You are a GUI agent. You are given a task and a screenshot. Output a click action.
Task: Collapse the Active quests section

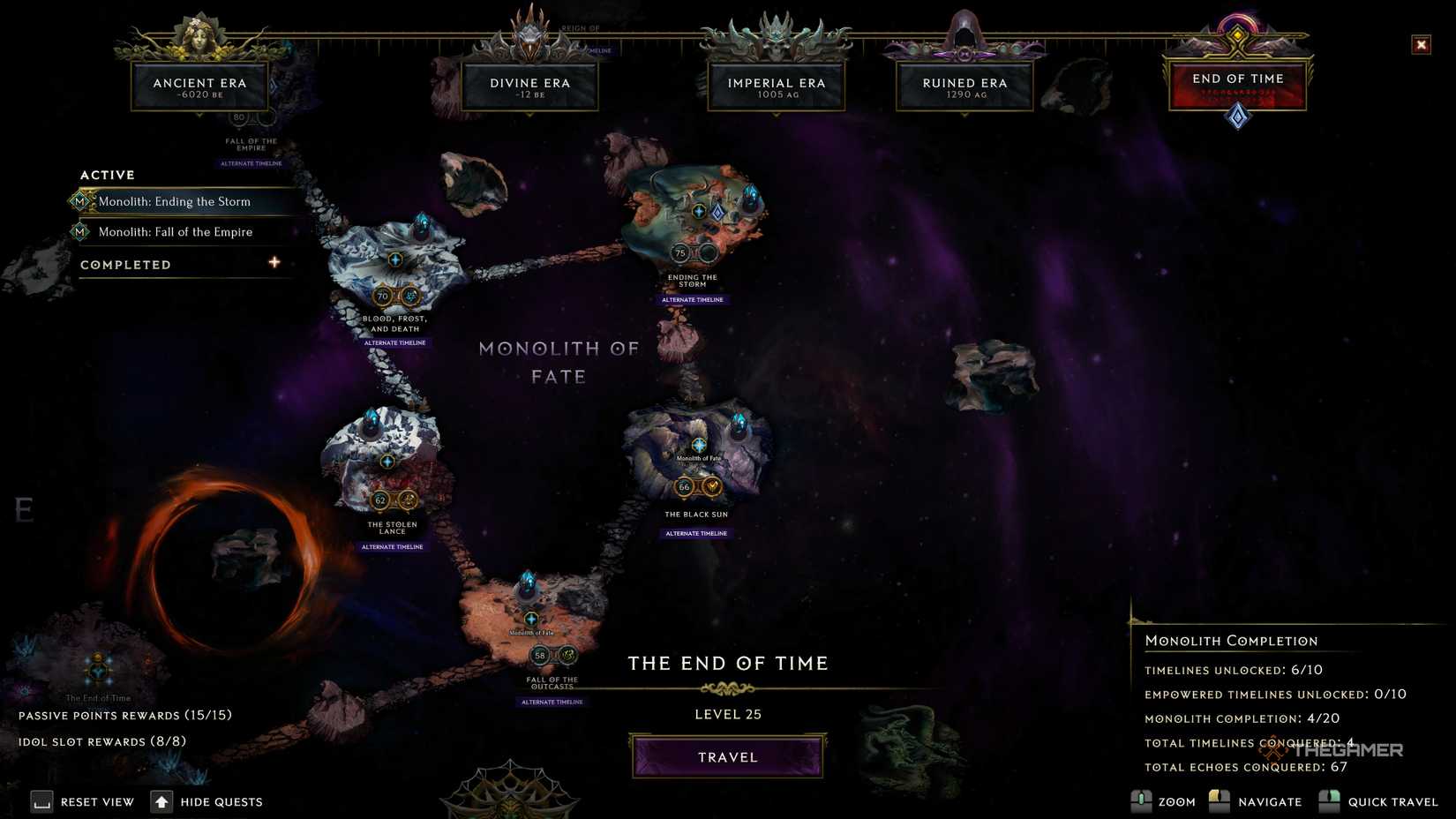[107, 175]
